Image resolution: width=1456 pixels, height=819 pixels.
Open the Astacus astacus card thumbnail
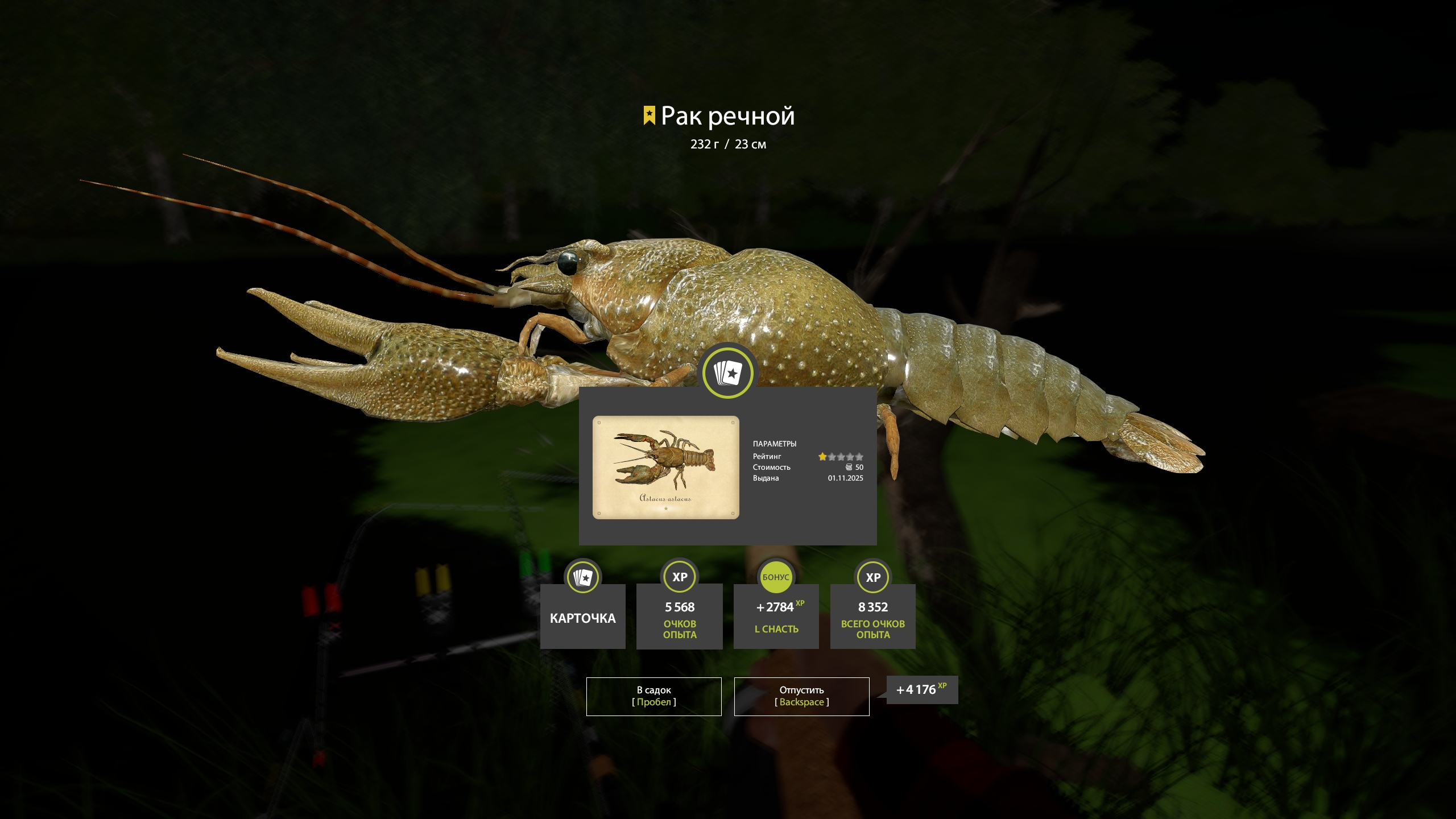665,467
